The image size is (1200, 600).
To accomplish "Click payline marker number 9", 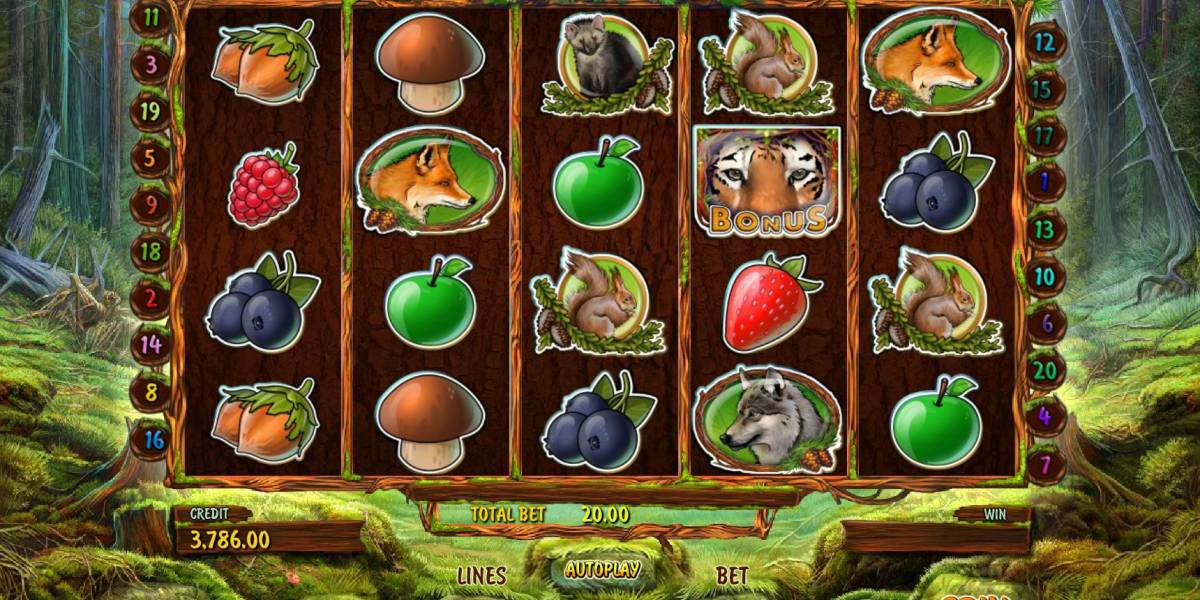I will 150,204.
